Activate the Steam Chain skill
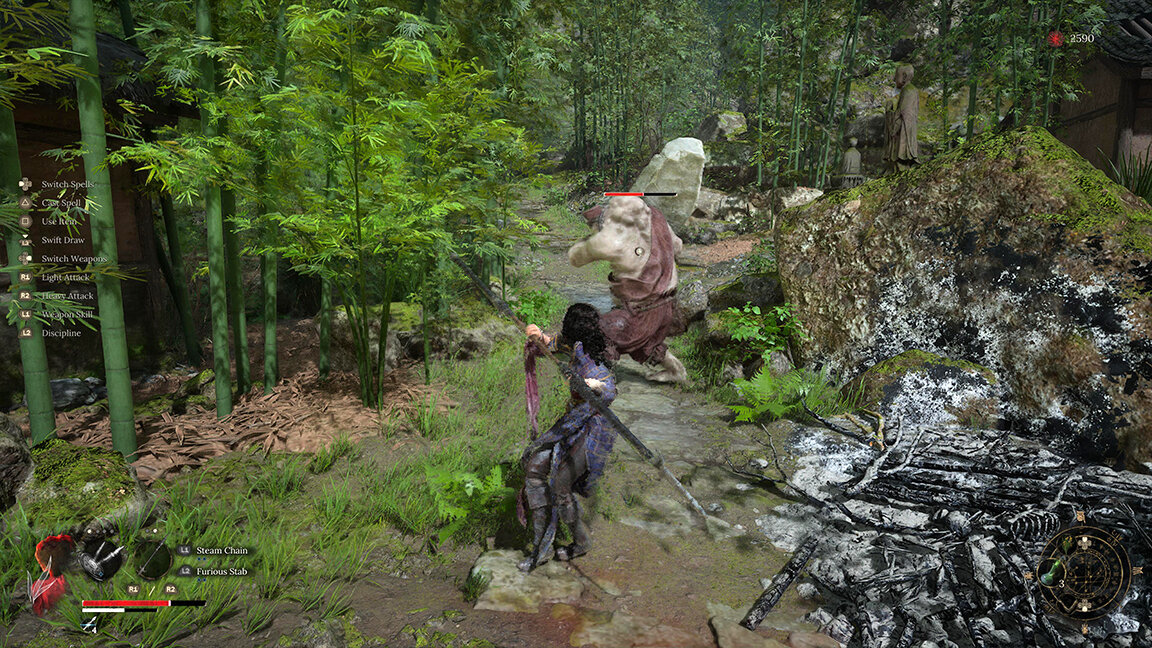1152x648 pixels. [221, 550]
